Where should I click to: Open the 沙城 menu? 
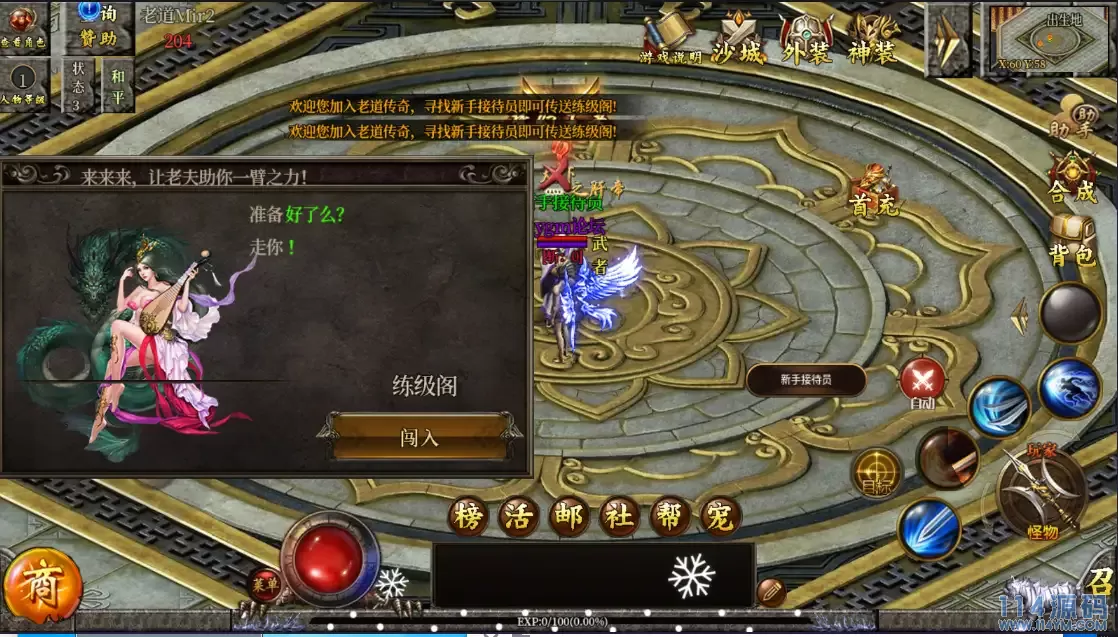737,41
